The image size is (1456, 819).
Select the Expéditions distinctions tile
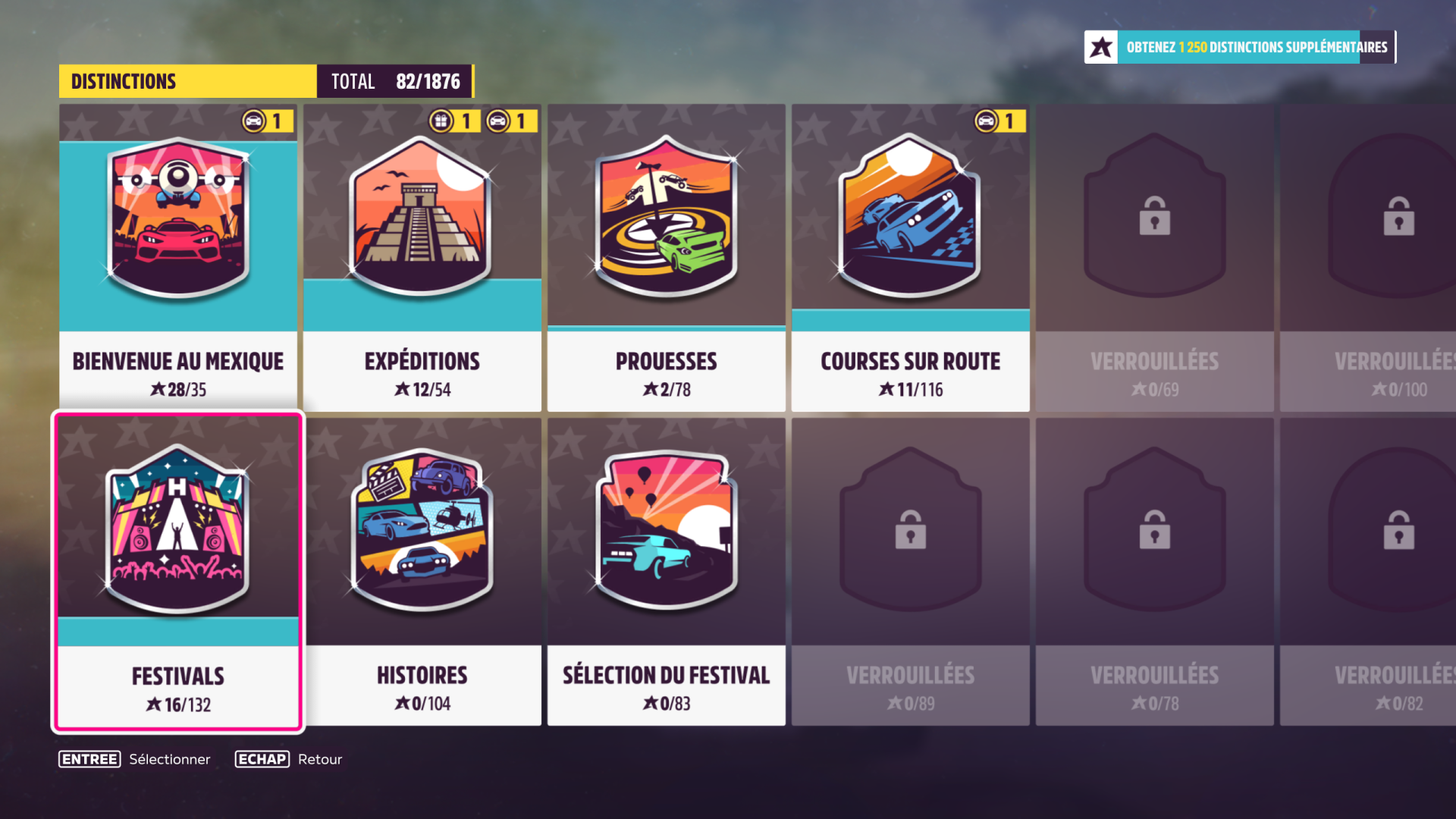[x=422, y=258]
